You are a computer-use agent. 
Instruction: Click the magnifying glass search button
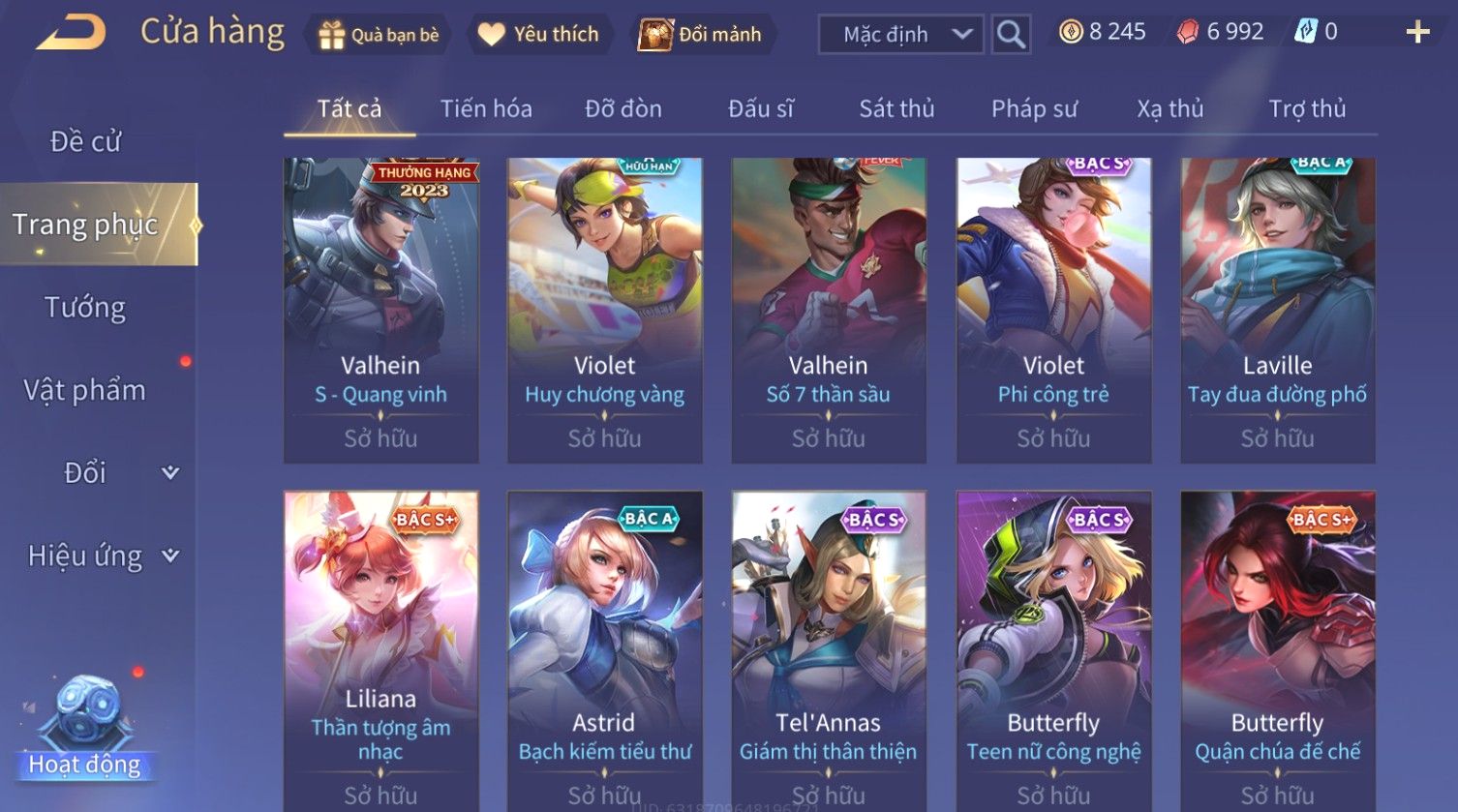1011,35
